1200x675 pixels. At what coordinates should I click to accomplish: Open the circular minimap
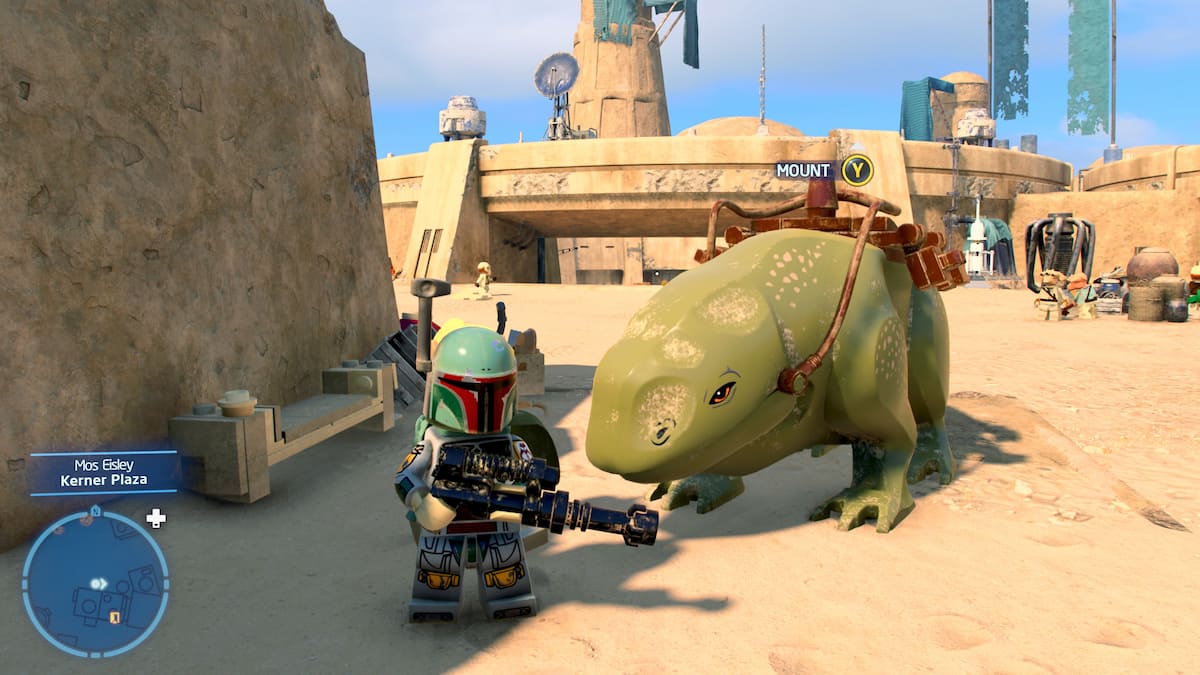[95, 583]
